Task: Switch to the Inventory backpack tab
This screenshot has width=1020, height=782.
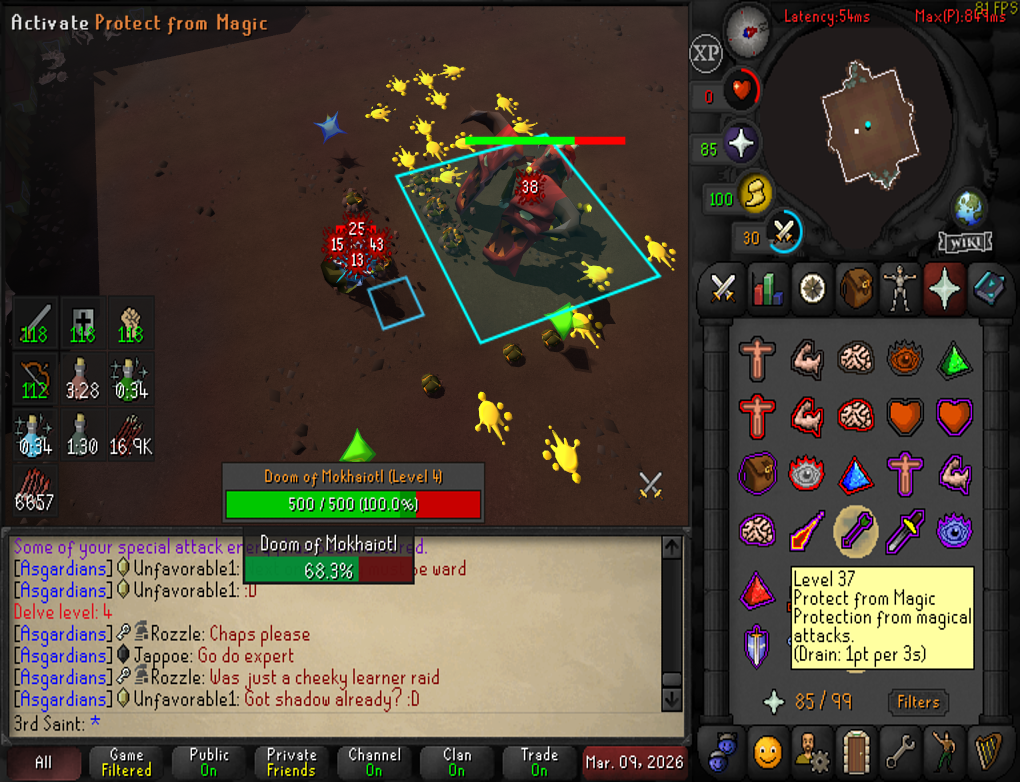Action: pos(857,289)
